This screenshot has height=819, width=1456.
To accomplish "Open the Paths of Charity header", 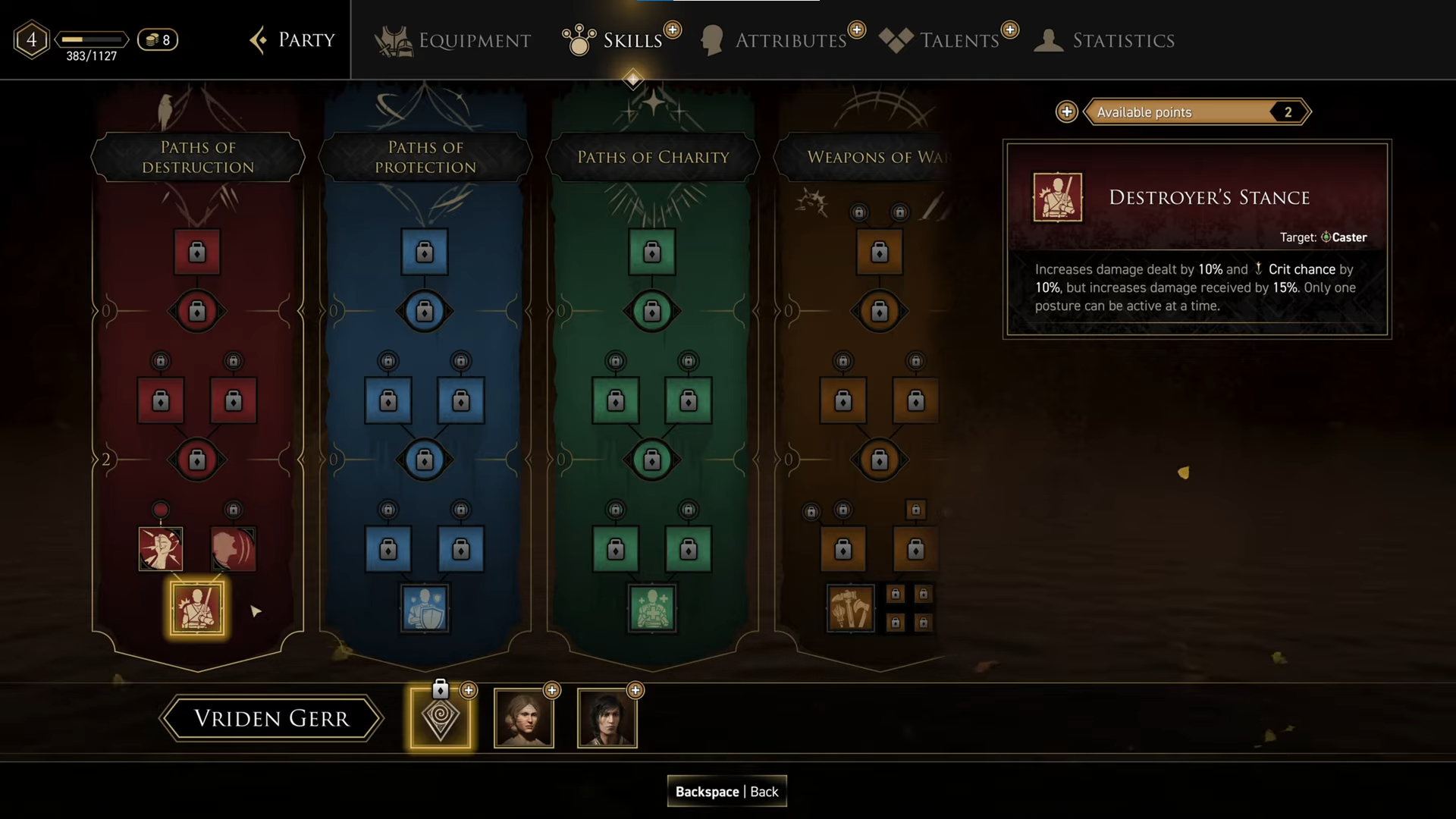I will (x=653, y=157).
